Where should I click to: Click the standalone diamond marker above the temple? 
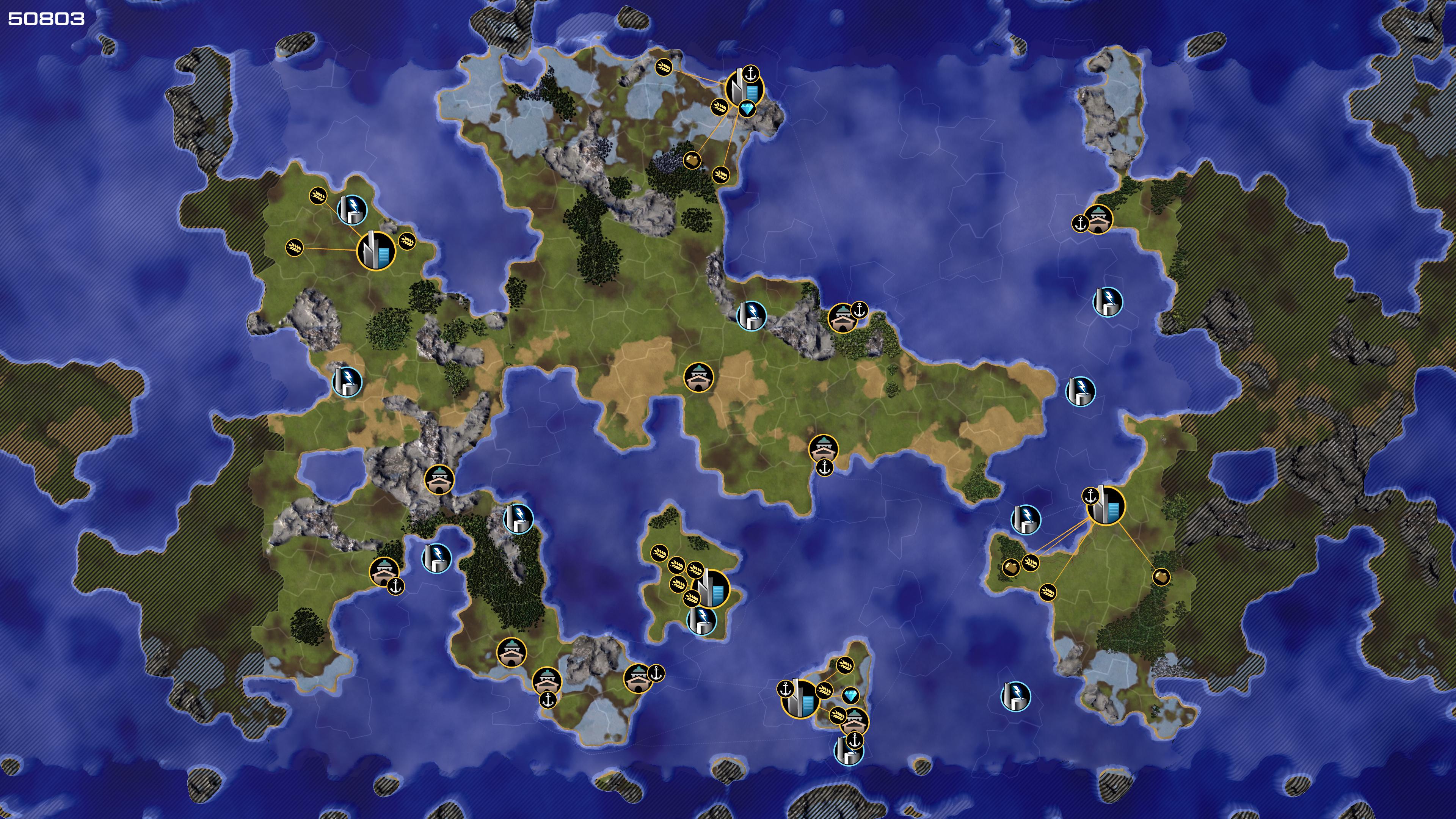[x=850, y=695]
